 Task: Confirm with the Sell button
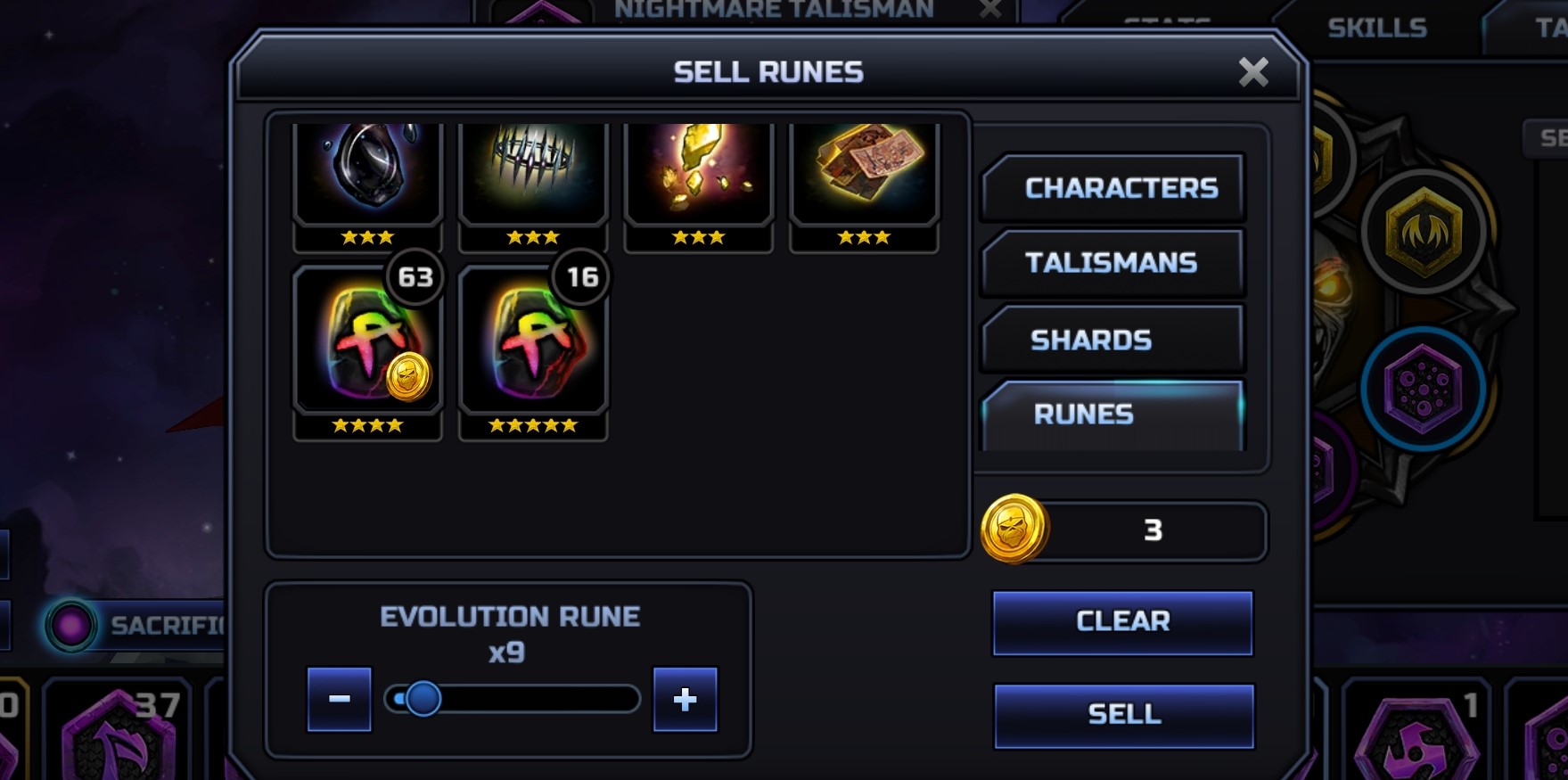pos(1123,715)
